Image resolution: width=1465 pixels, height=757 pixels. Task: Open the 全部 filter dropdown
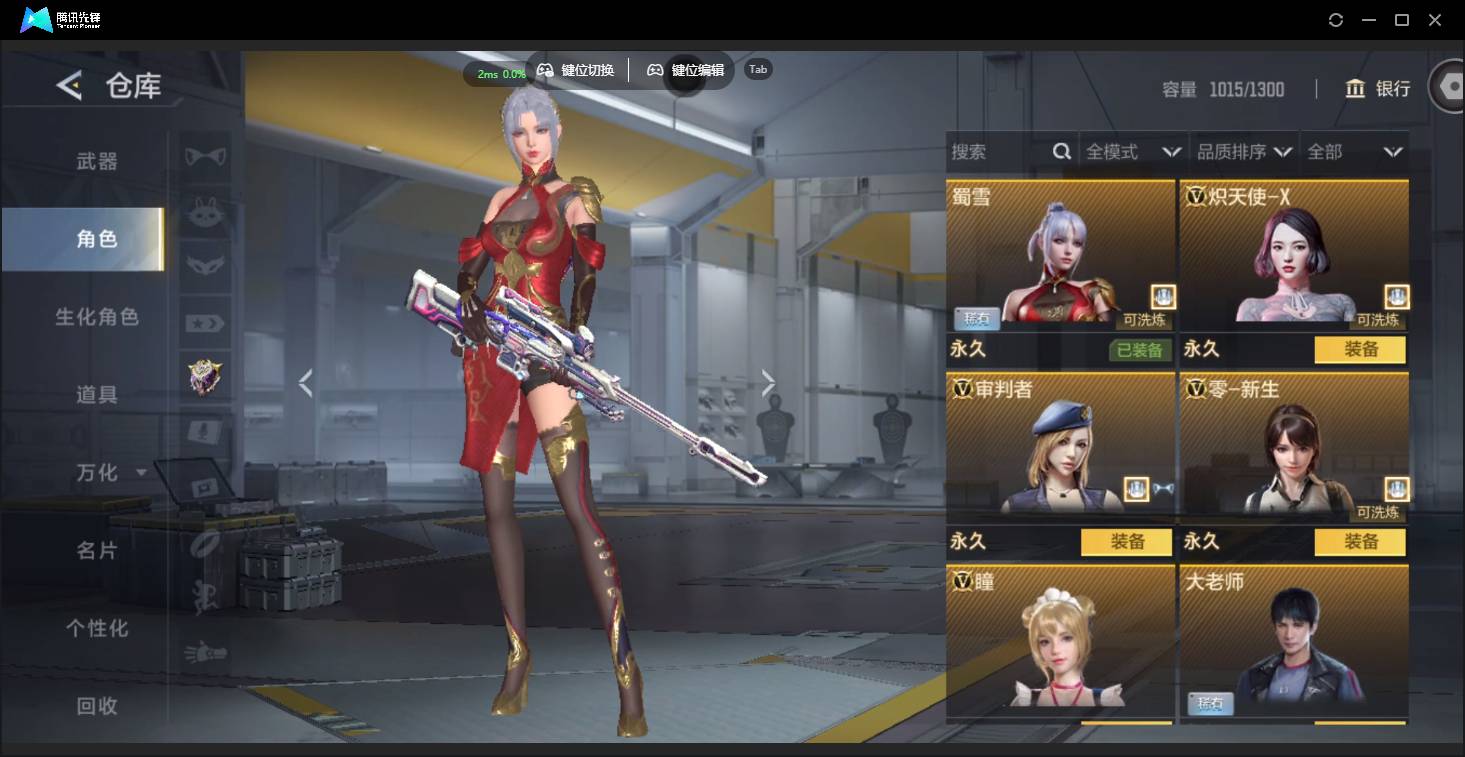[1354, 152]
